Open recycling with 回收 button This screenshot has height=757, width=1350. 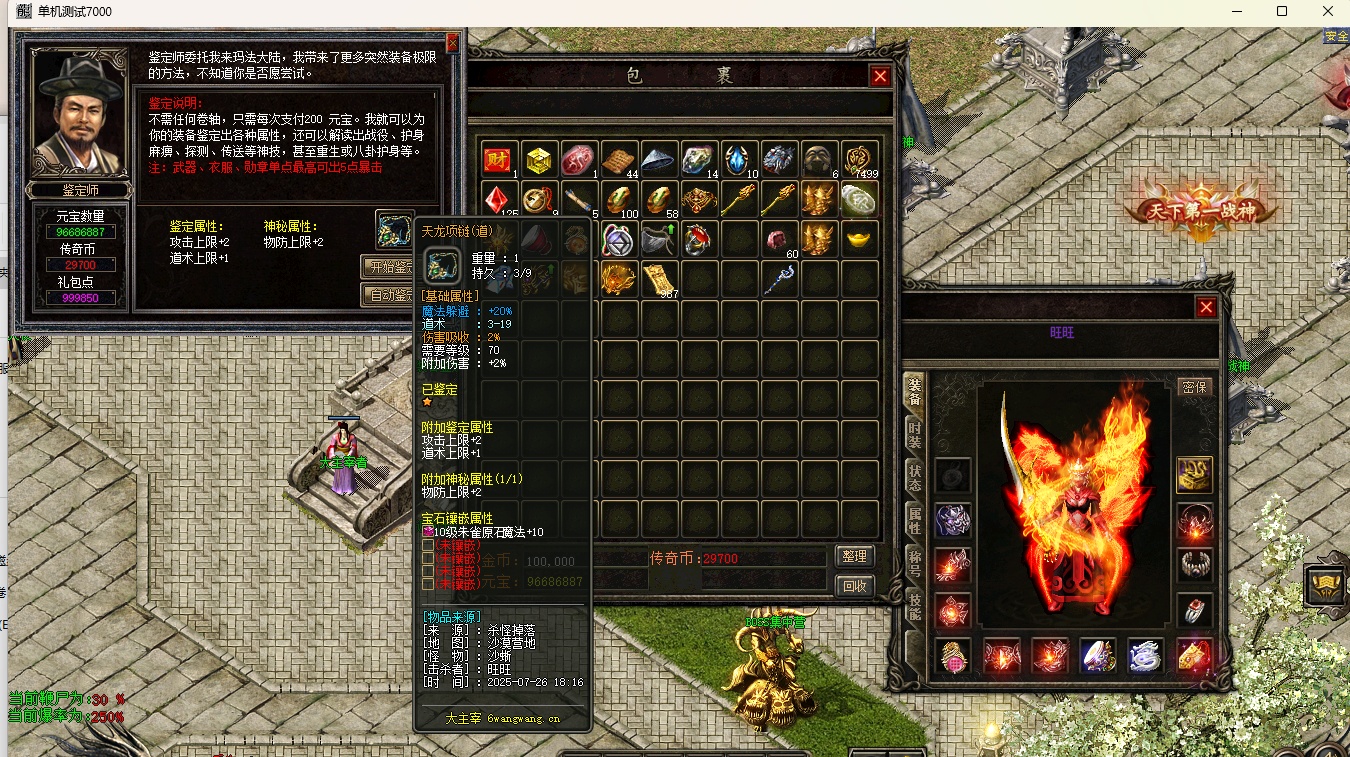tap(854, 586)
